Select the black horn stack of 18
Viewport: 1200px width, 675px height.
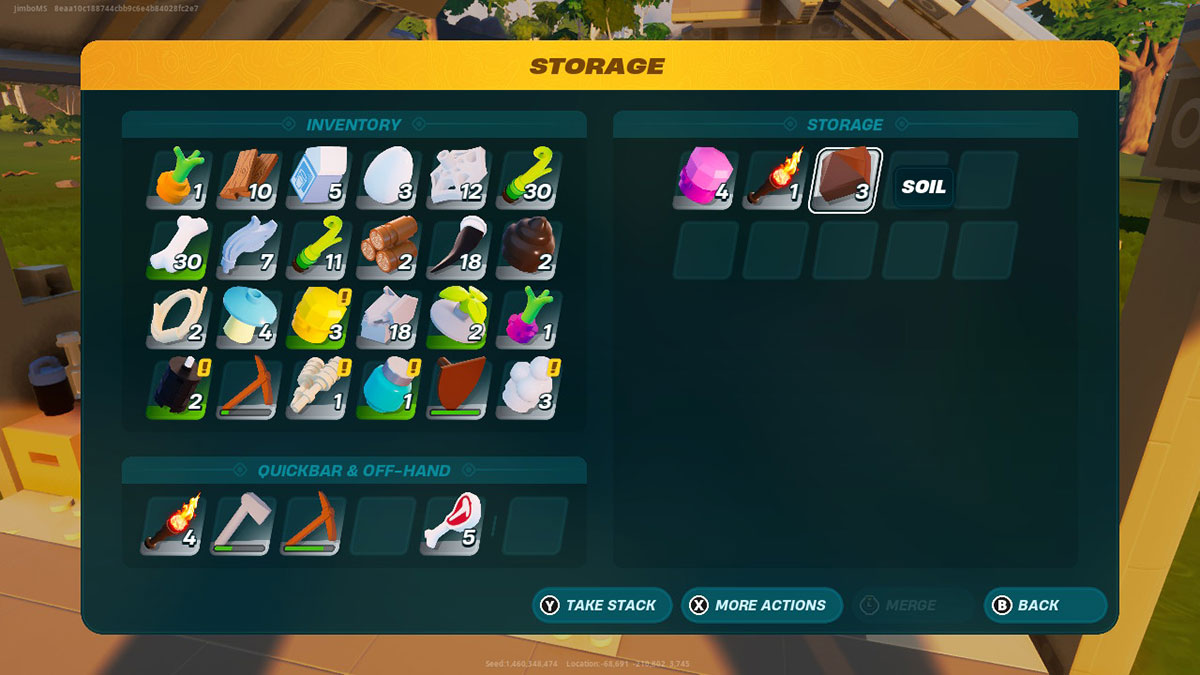457,249
